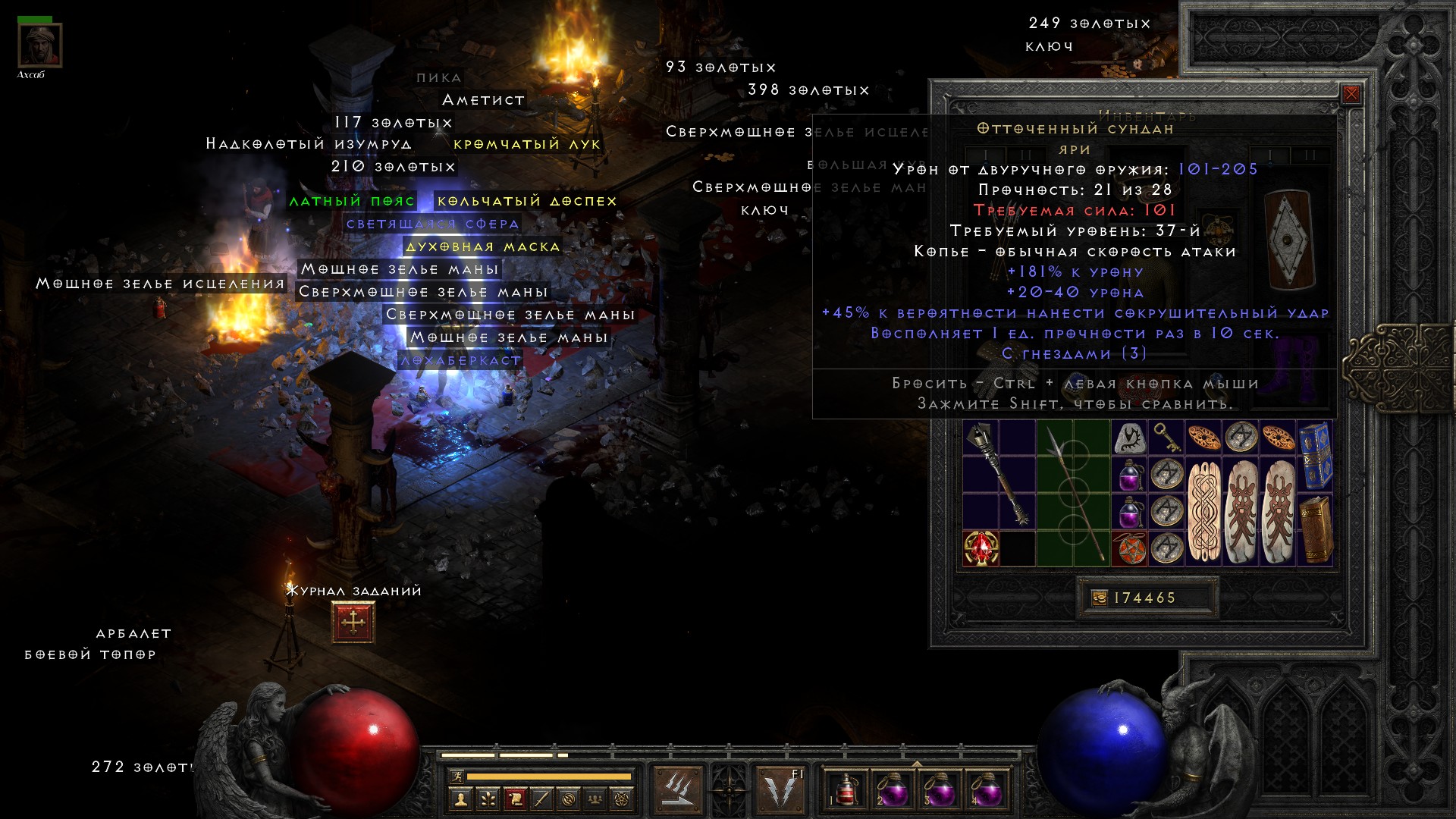Click the Ahab mercenary portrait

click(x=39, y=45)
